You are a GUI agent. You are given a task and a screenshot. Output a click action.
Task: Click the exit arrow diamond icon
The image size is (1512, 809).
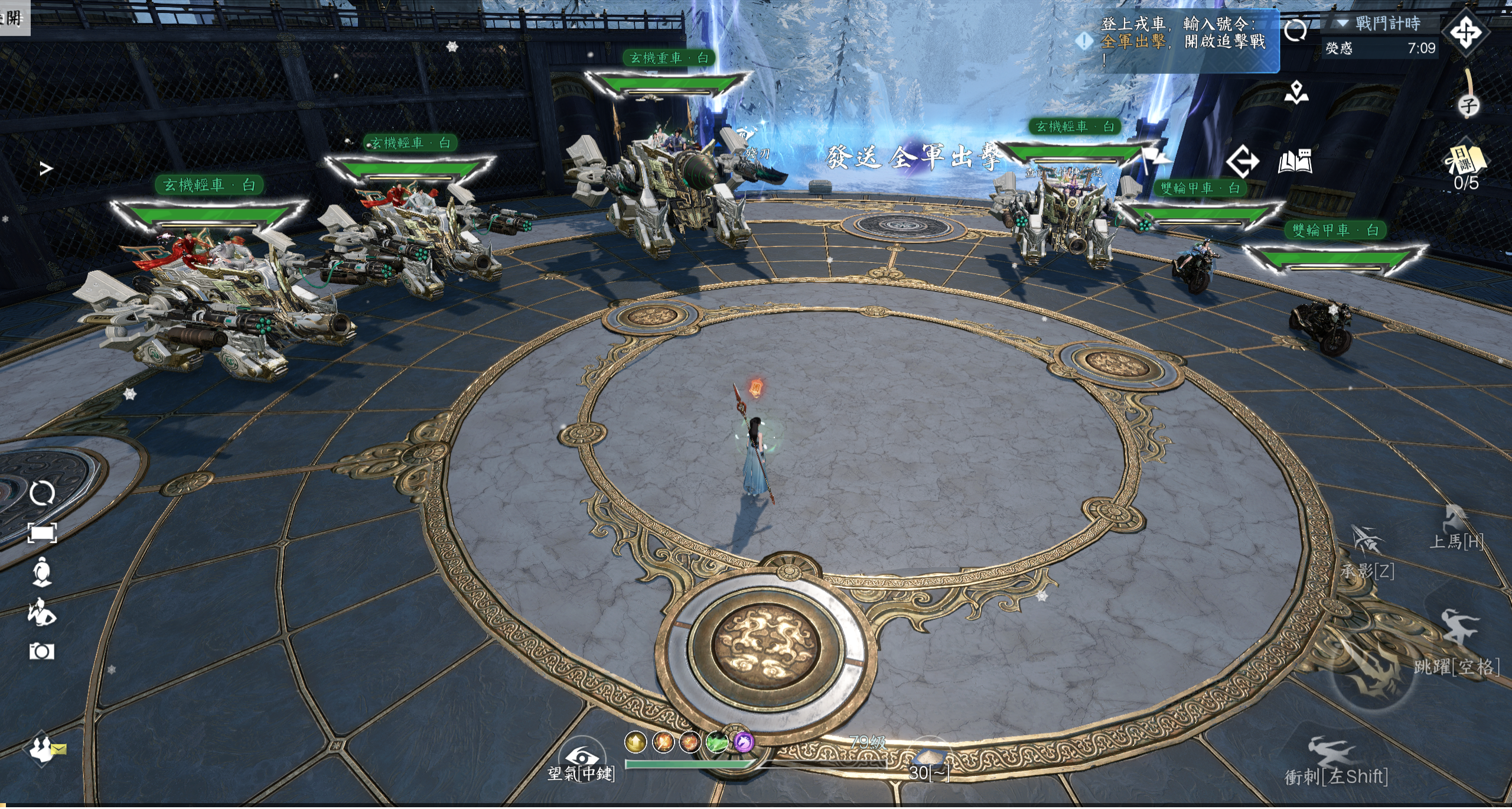tap(1242, 161)
